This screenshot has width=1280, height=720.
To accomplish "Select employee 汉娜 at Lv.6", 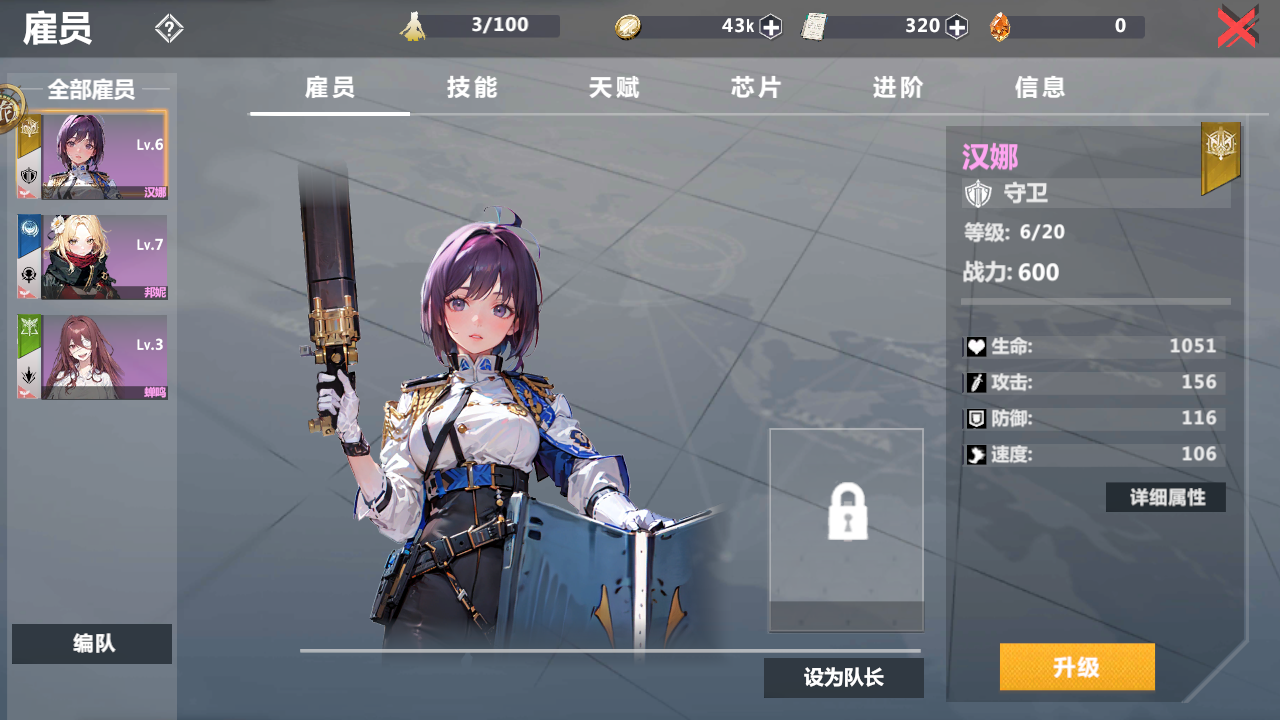I will [93, 156].
